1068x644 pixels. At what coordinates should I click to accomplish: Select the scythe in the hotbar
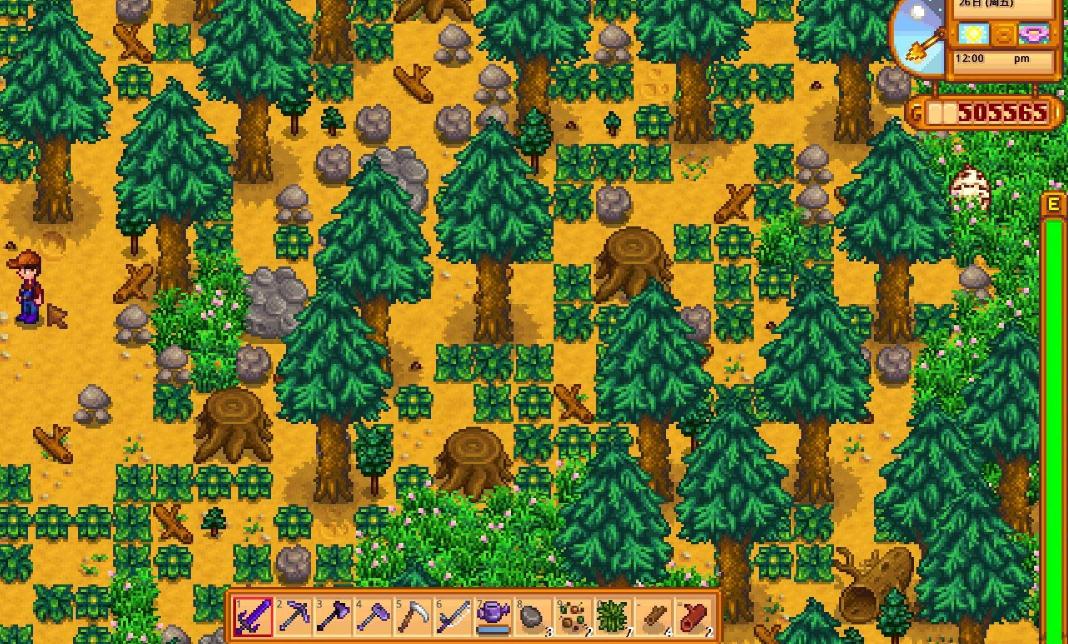[x=412, y=616]
